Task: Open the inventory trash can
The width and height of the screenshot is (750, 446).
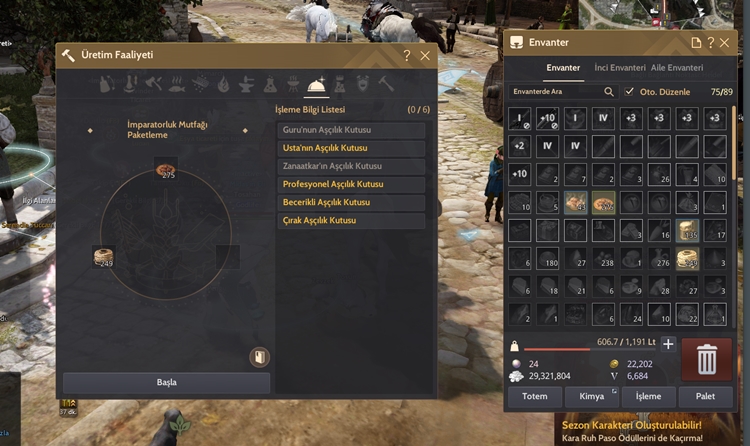Action: click(x=706, y=359)
